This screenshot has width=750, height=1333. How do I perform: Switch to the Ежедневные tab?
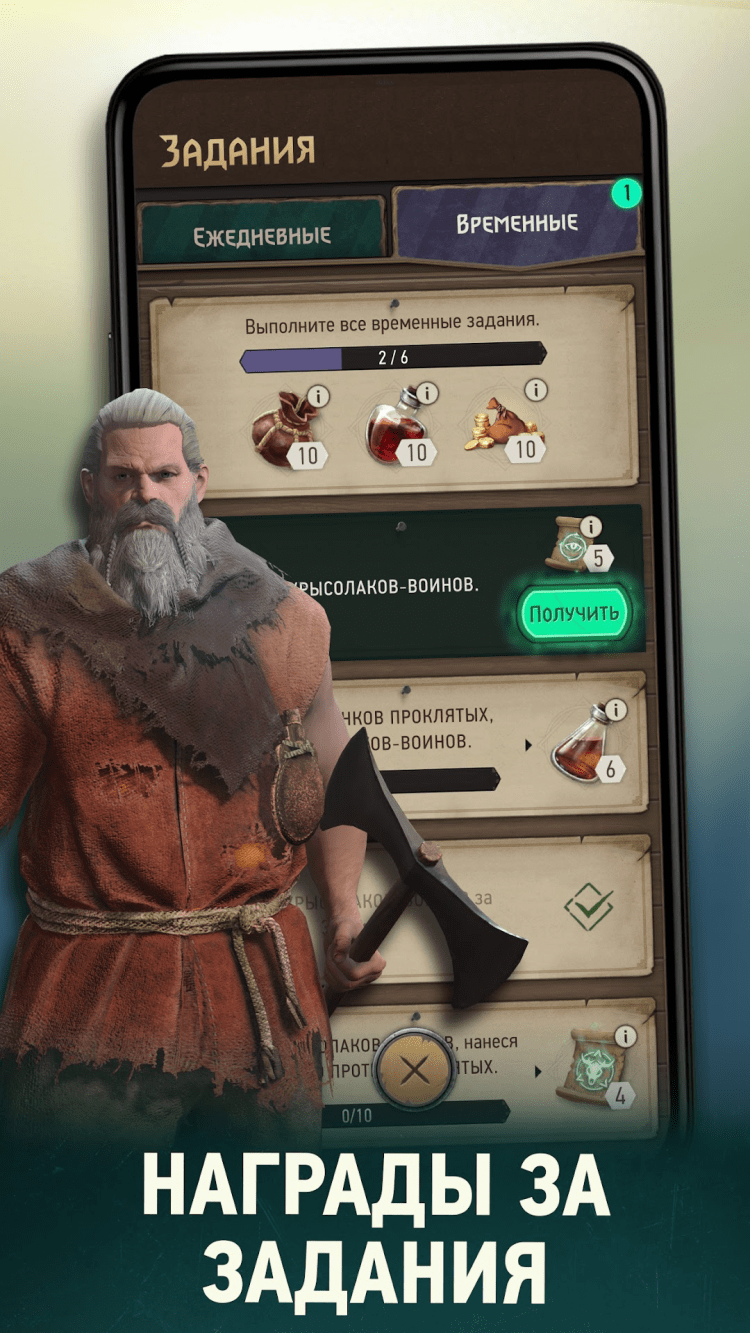(x=261, y=234)
